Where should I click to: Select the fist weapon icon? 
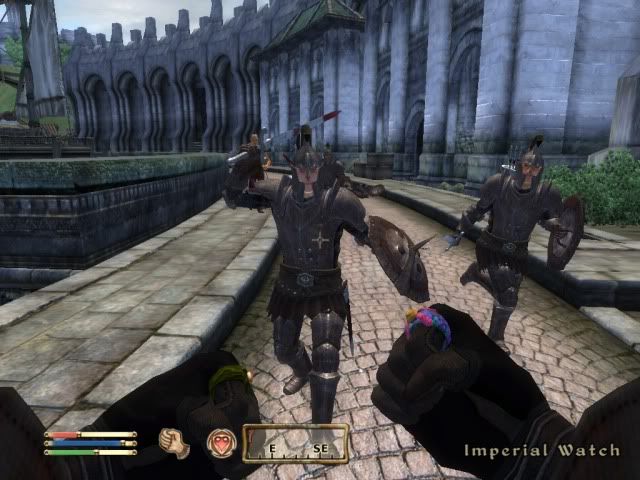point(175,443)
